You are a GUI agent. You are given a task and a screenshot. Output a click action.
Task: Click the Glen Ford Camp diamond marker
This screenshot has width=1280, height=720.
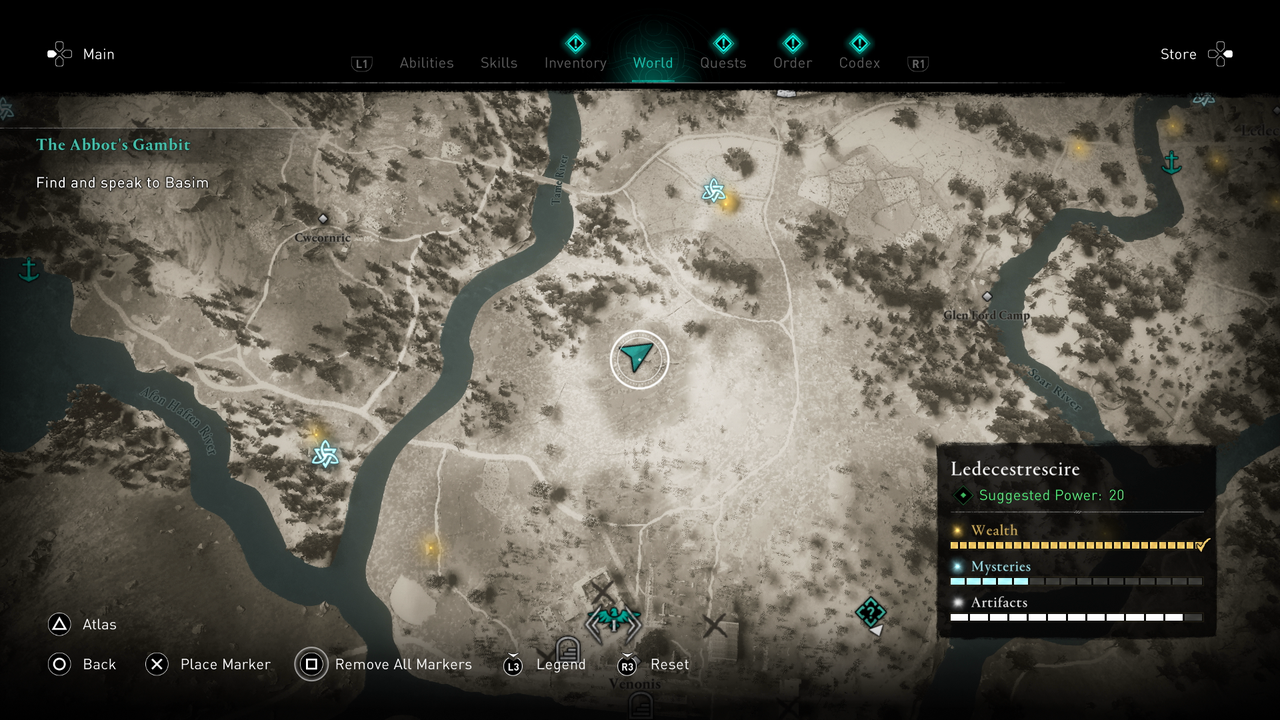987,296
